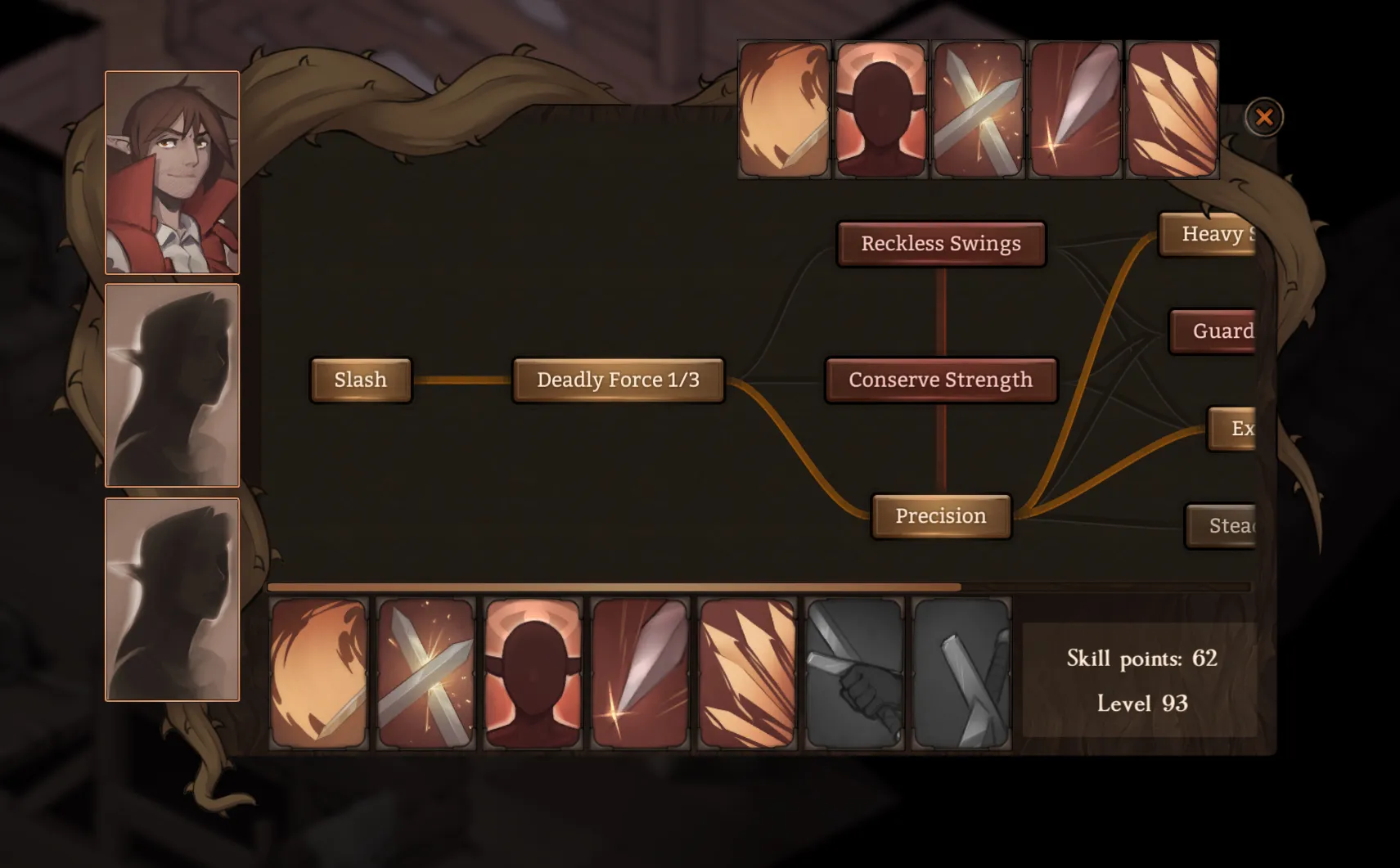Image resolution: width=1400 pixels, height=868 pixels.
Task: Choose the Reckless Swings skill node
Action: pos(941,244)
